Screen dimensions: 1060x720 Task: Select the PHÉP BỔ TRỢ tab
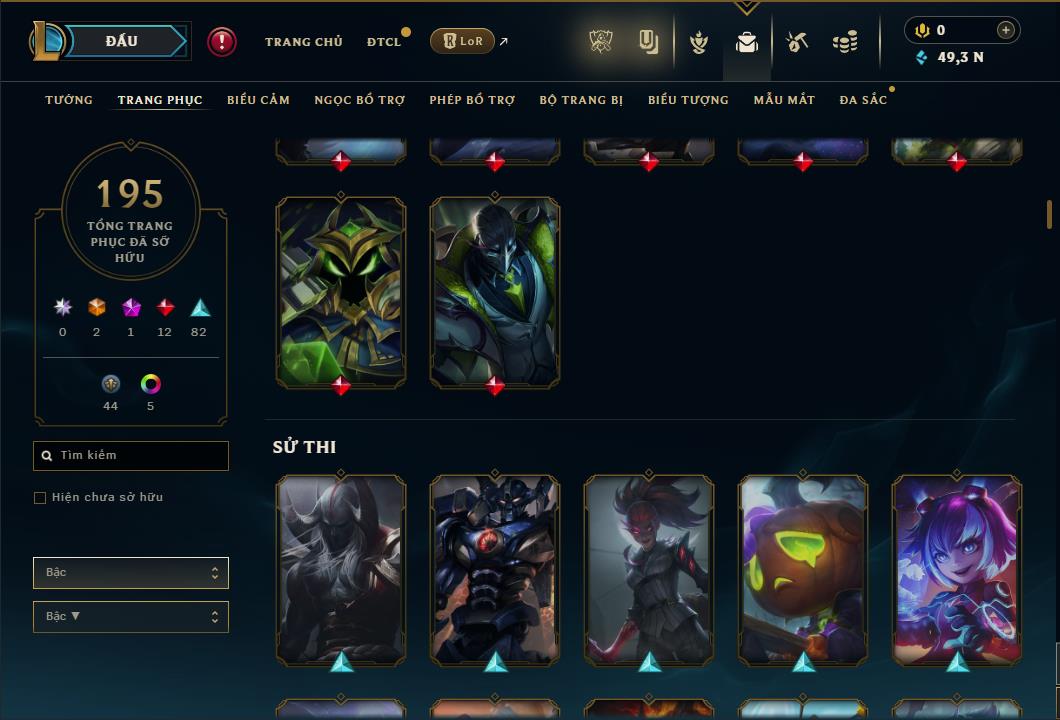472,100
